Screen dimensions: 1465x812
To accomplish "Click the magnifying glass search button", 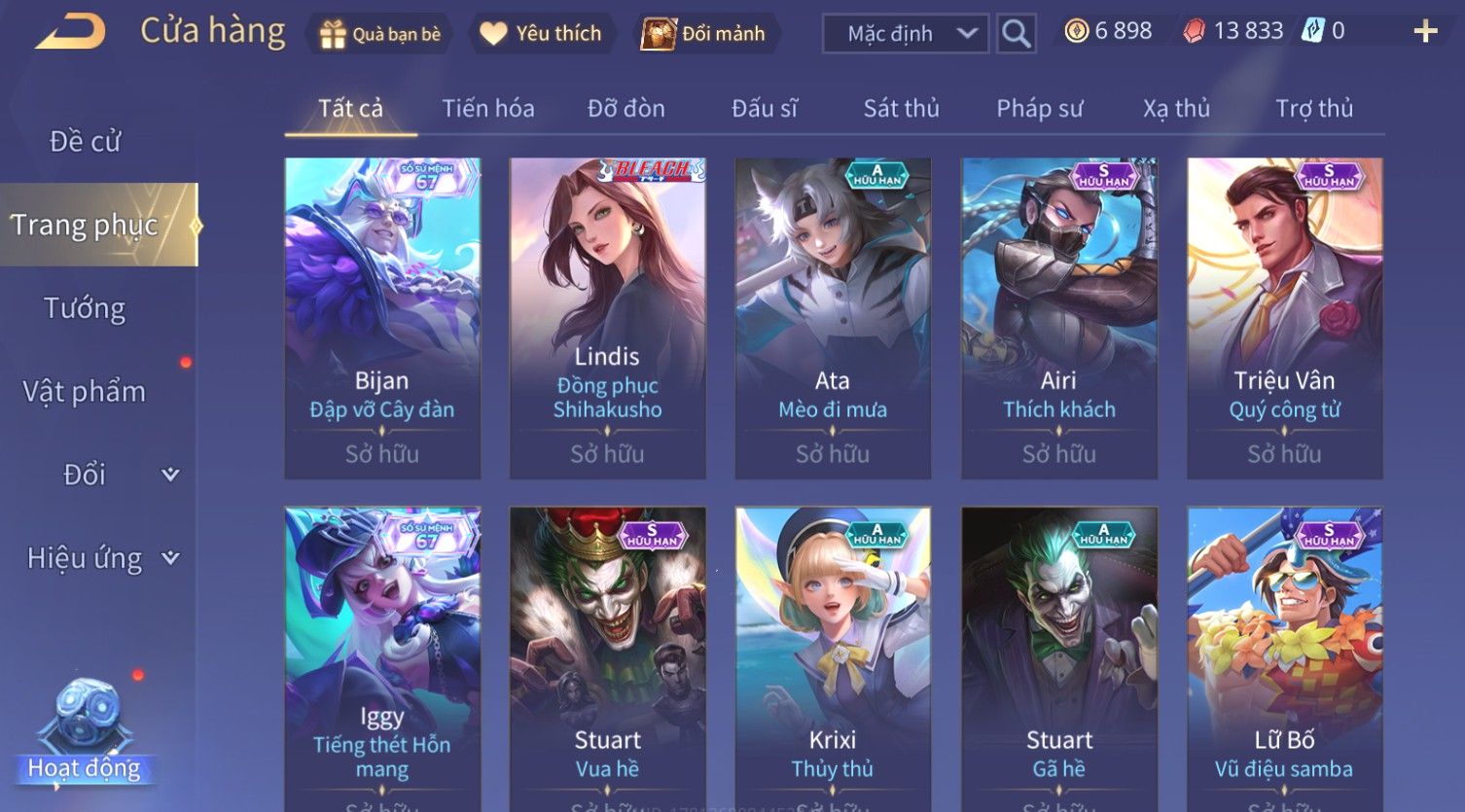I will click(x=1016, y=34).
